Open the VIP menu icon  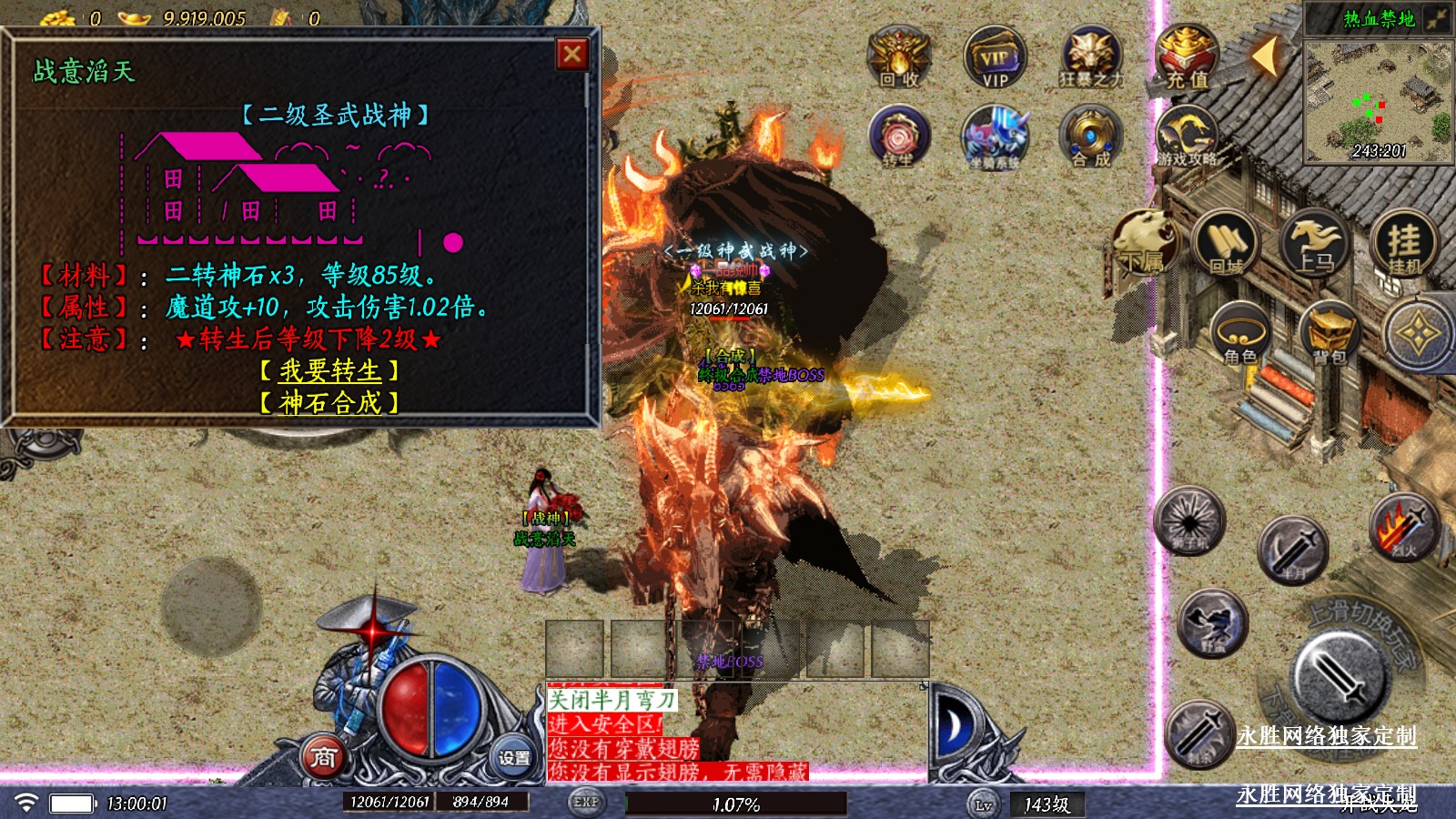(995, 56)
